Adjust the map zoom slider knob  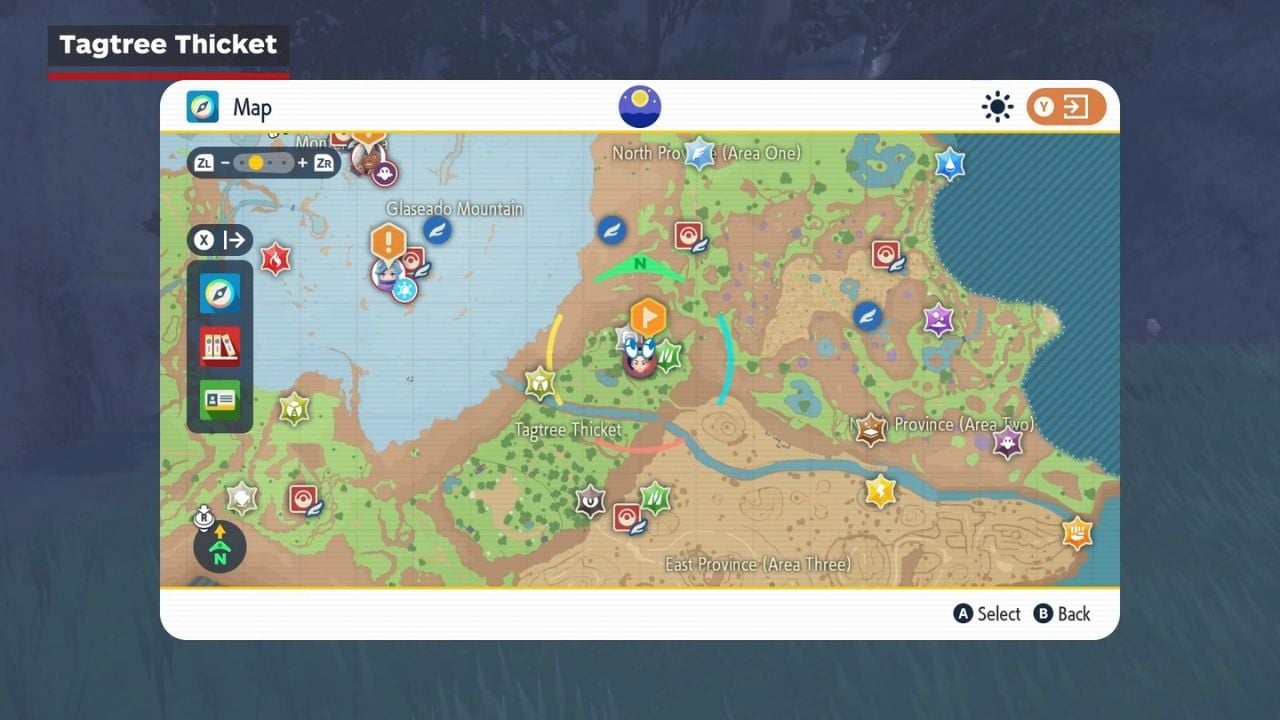[256, 162]
